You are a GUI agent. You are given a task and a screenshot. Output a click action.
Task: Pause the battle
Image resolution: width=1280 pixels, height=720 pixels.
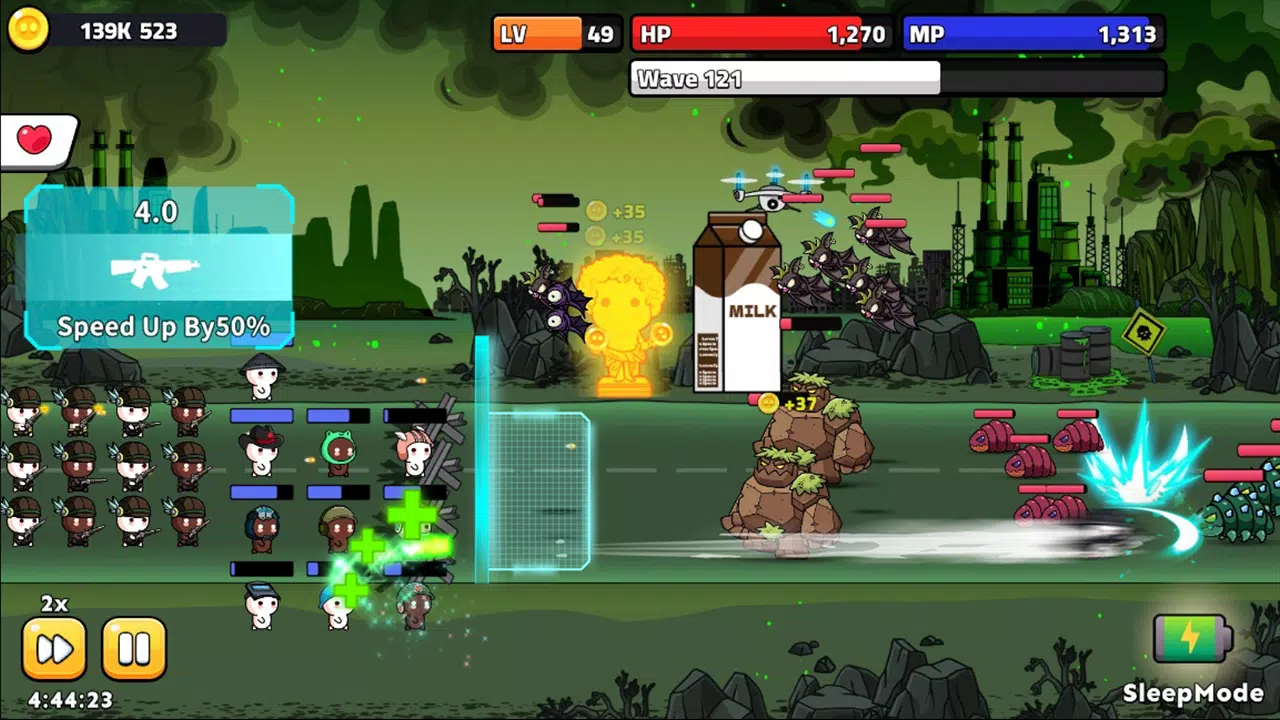coord(135,648)
